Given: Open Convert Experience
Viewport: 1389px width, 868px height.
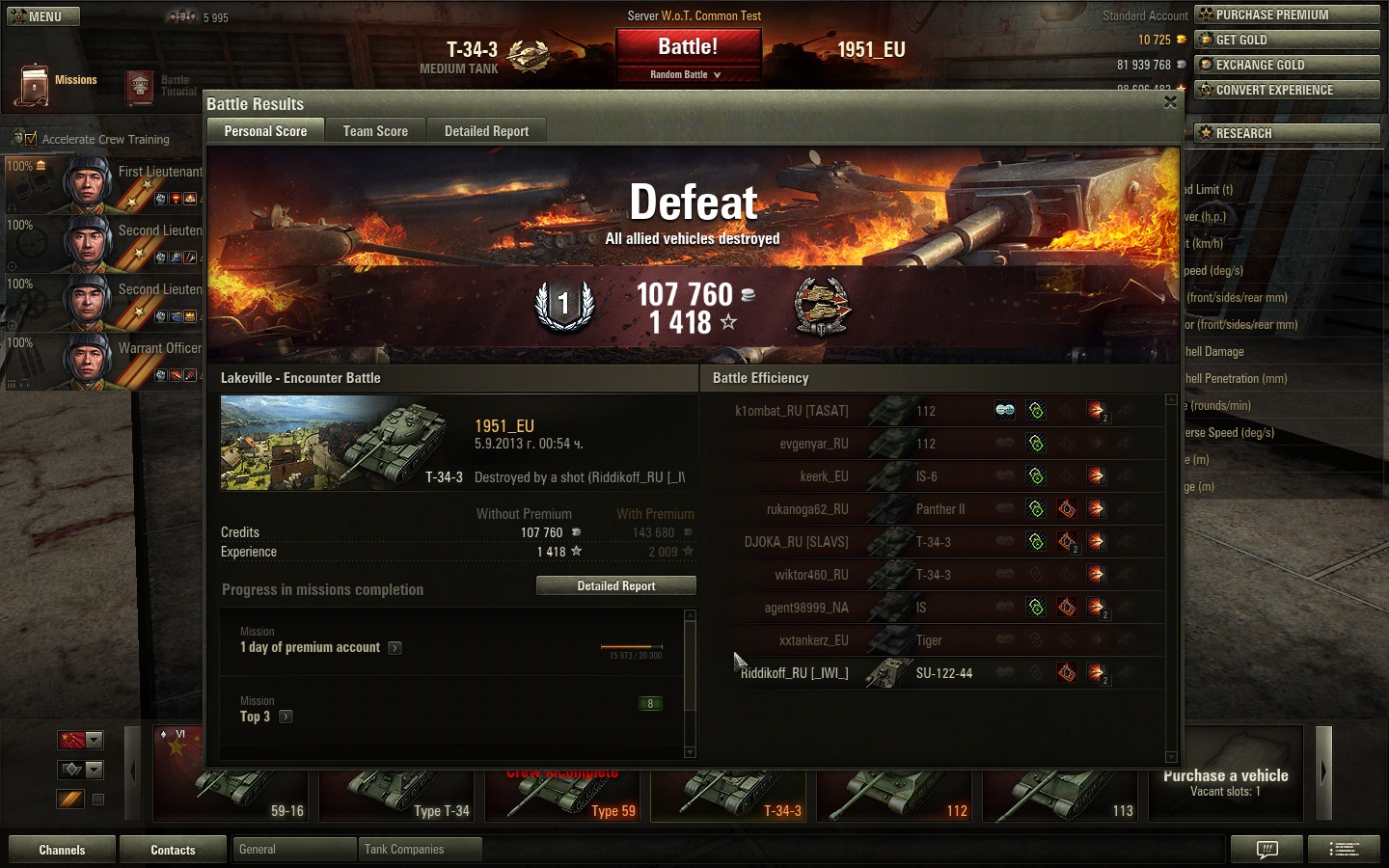Looking at the screenshot, I should pos(1287,90).
